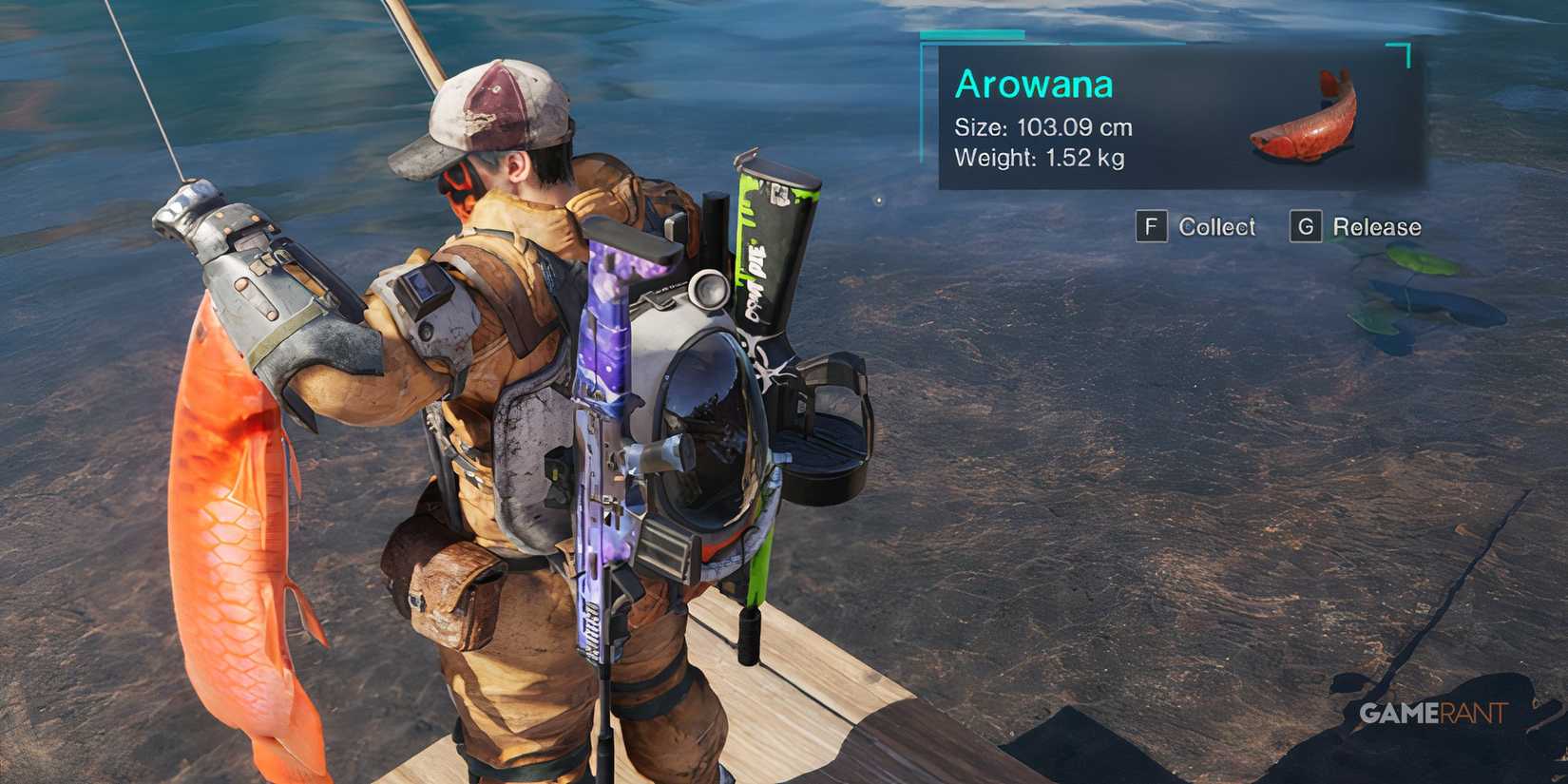The height and width of the screenshot is (784, 1568).
Task: Collect the Arowana fish
Action: tap(1216, 227)
